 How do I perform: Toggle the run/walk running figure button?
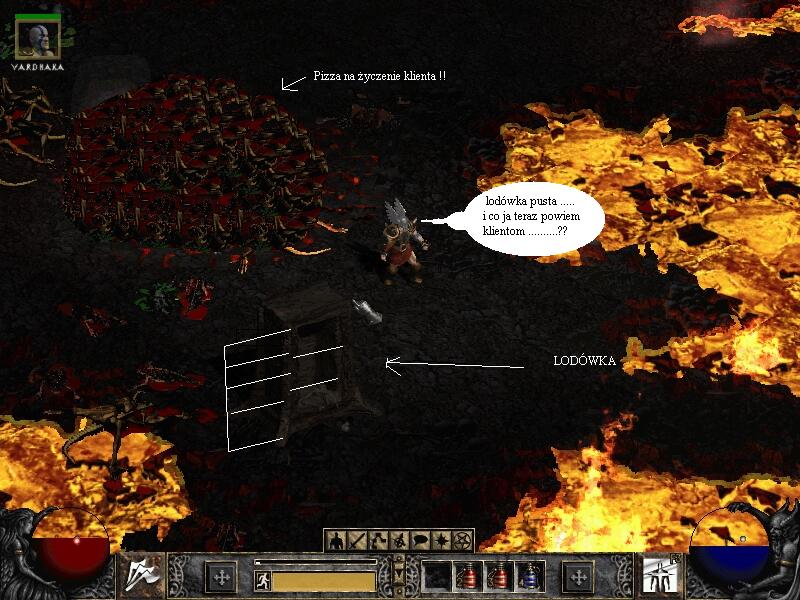pos(262,578)
